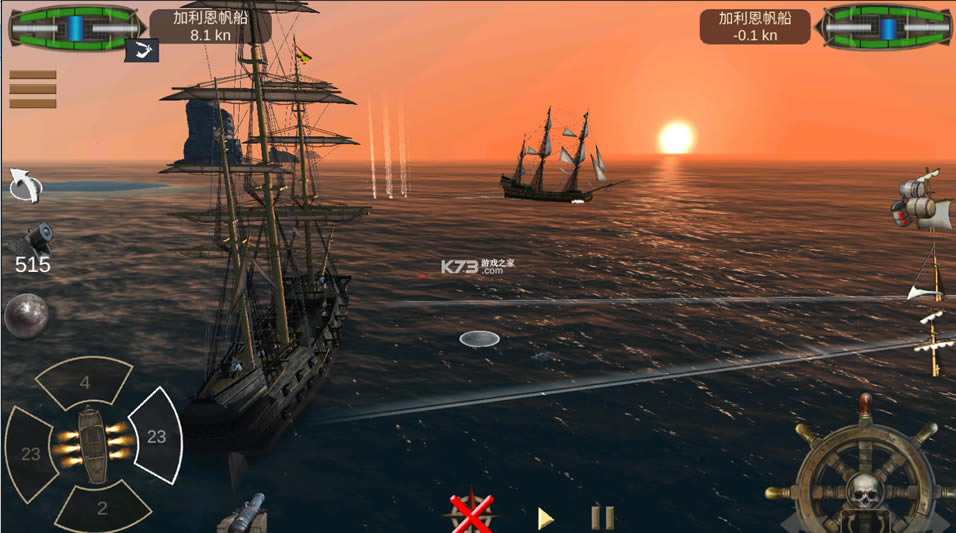Tap the camera rotate arrow icon

tap(24, 184)
